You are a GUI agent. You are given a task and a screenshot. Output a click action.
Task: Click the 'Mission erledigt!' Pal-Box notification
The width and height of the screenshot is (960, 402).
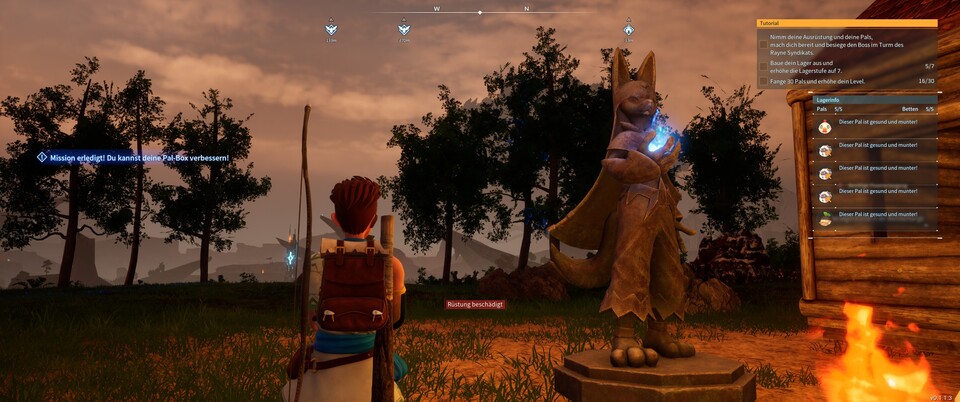[134, 158]
